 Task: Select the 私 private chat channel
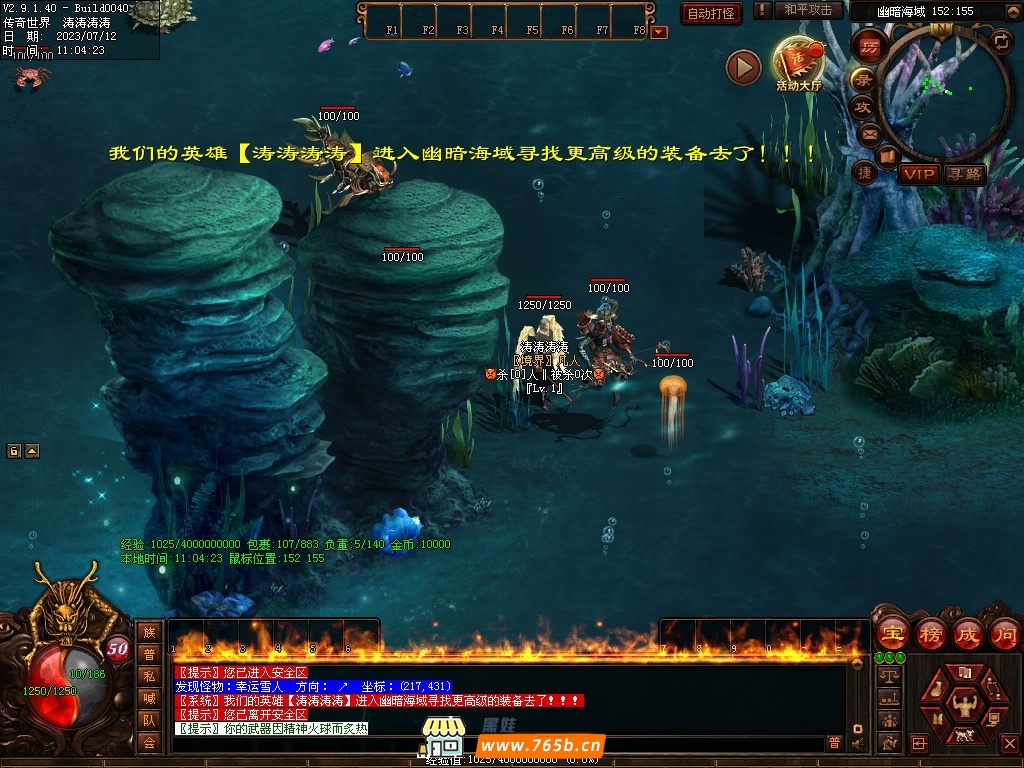point(149,676)
